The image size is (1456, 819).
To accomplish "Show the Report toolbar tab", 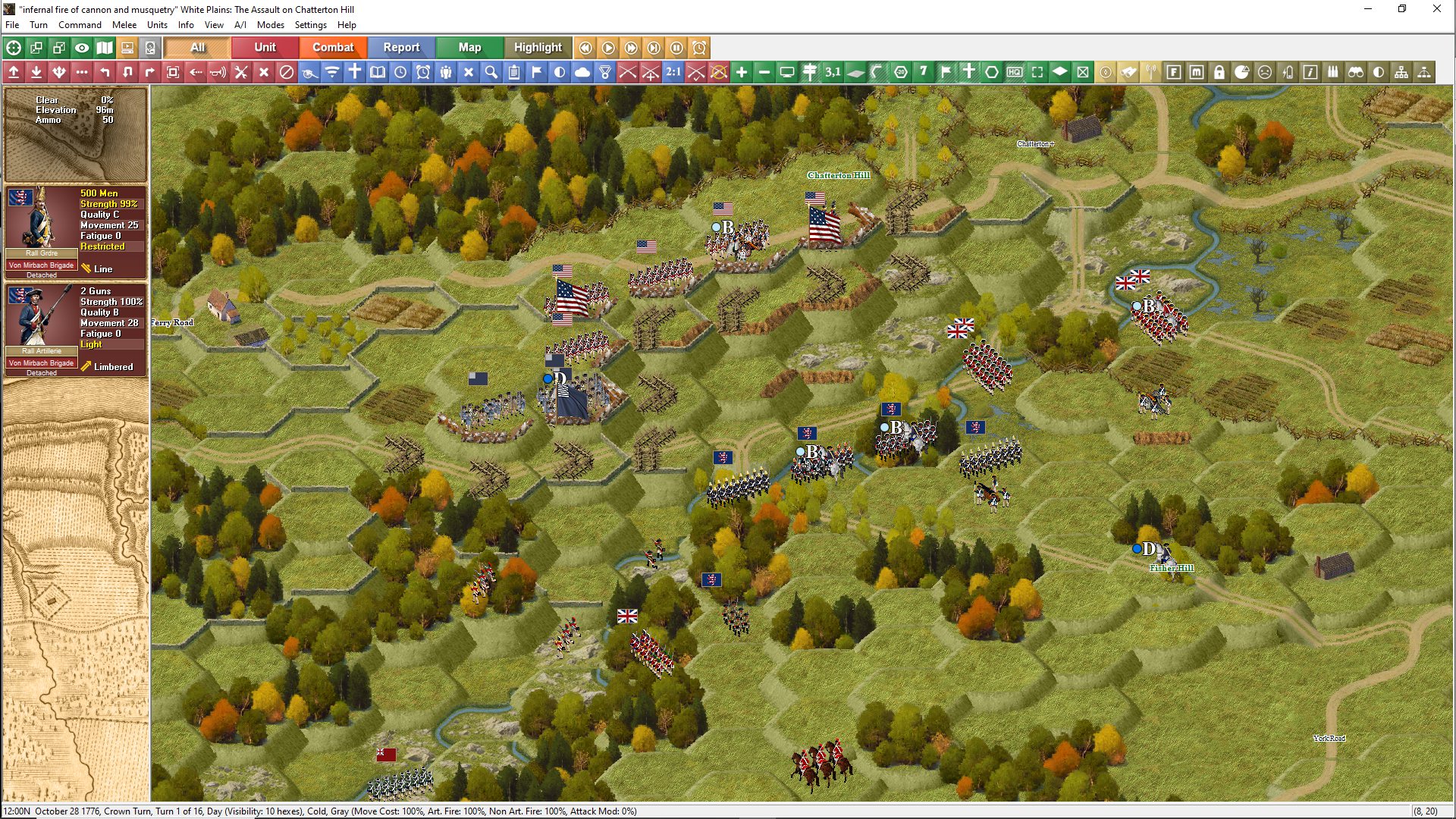I will coord(401,47).
